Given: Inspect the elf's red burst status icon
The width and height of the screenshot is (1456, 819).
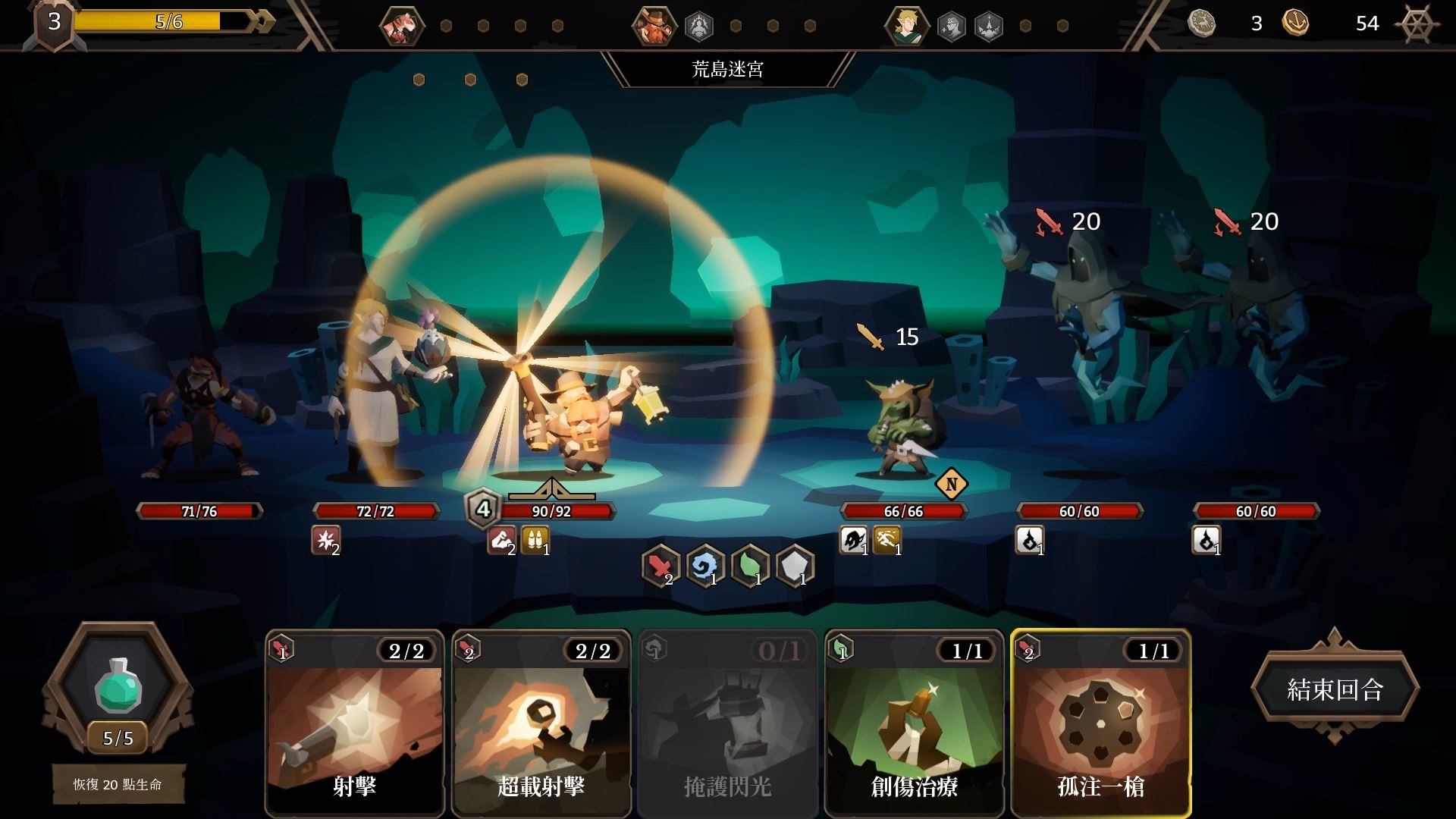Looking at the screenshot, I should 326,541.
